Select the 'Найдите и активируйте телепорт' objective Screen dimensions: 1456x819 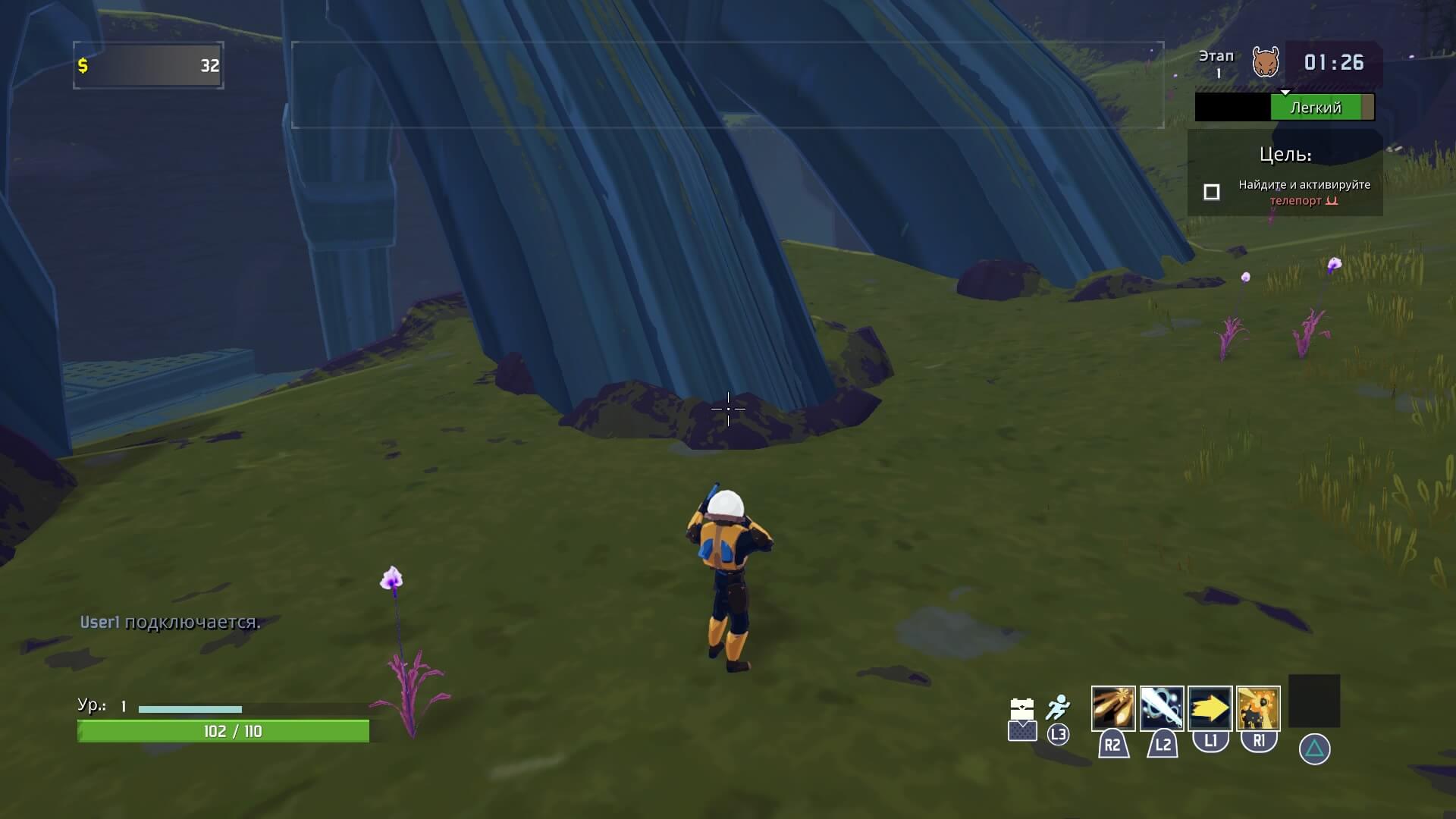1304,193
